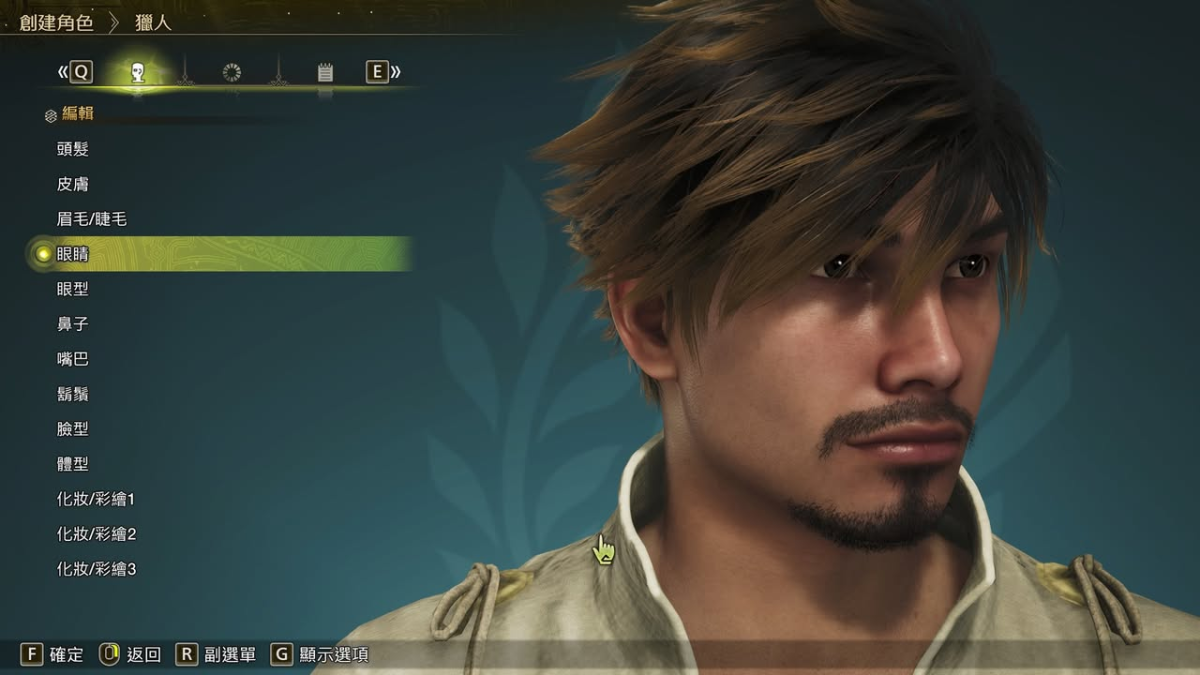Open 臉型 (face shape) options
Image resolution: width=1200 pixels, height=675 pixels.
click(73, 429)
